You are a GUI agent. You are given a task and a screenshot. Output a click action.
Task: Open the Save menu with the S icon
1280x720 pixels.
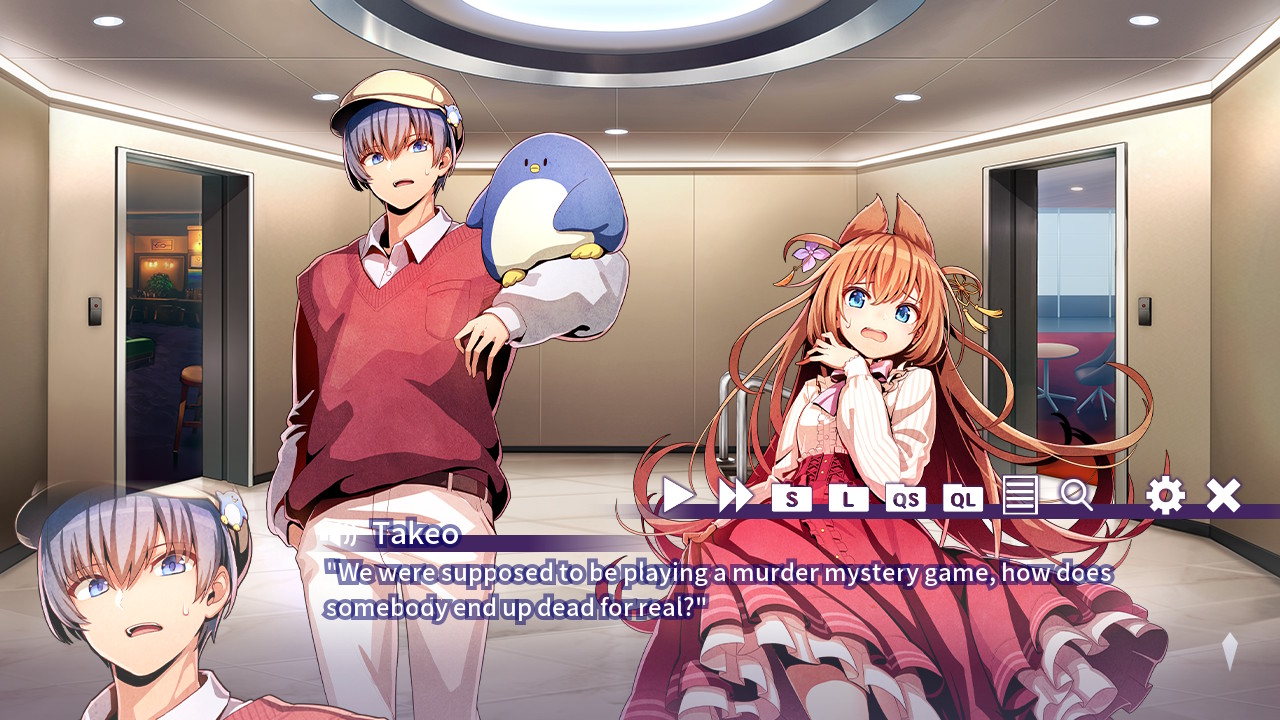(790, 495)
